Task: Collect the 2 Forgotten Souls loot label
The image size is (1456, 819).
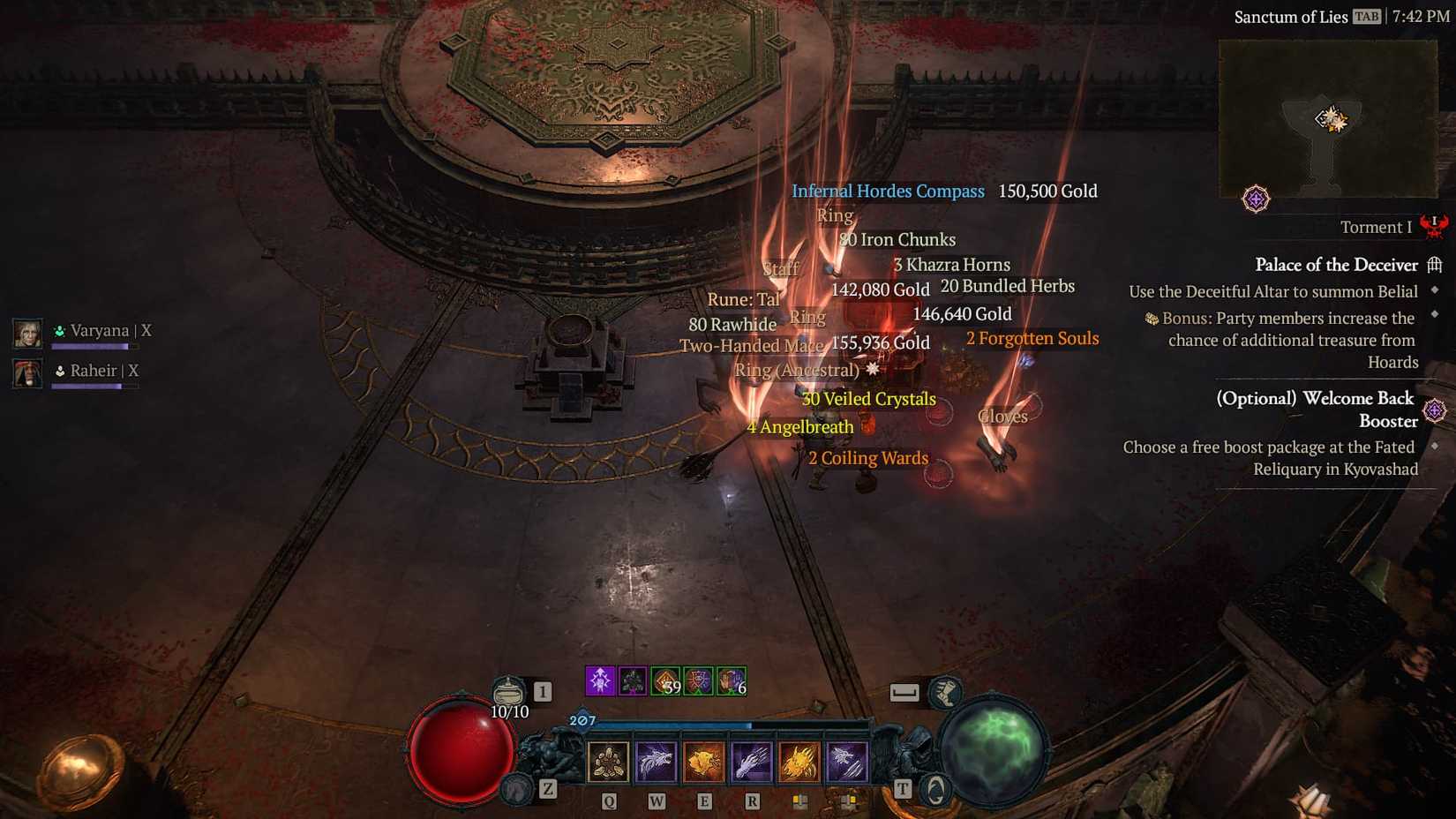Action: tap(1032, 338)
